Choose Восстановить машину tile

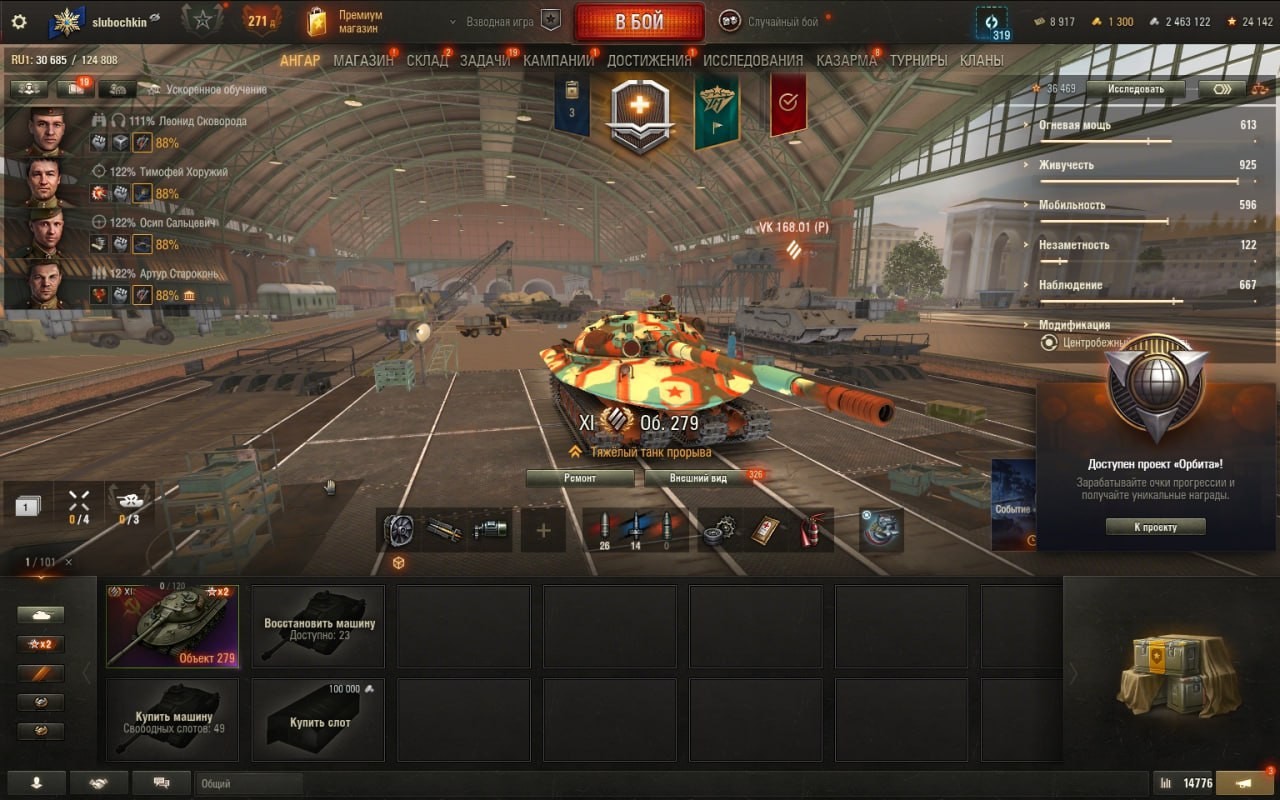(318, 626)
